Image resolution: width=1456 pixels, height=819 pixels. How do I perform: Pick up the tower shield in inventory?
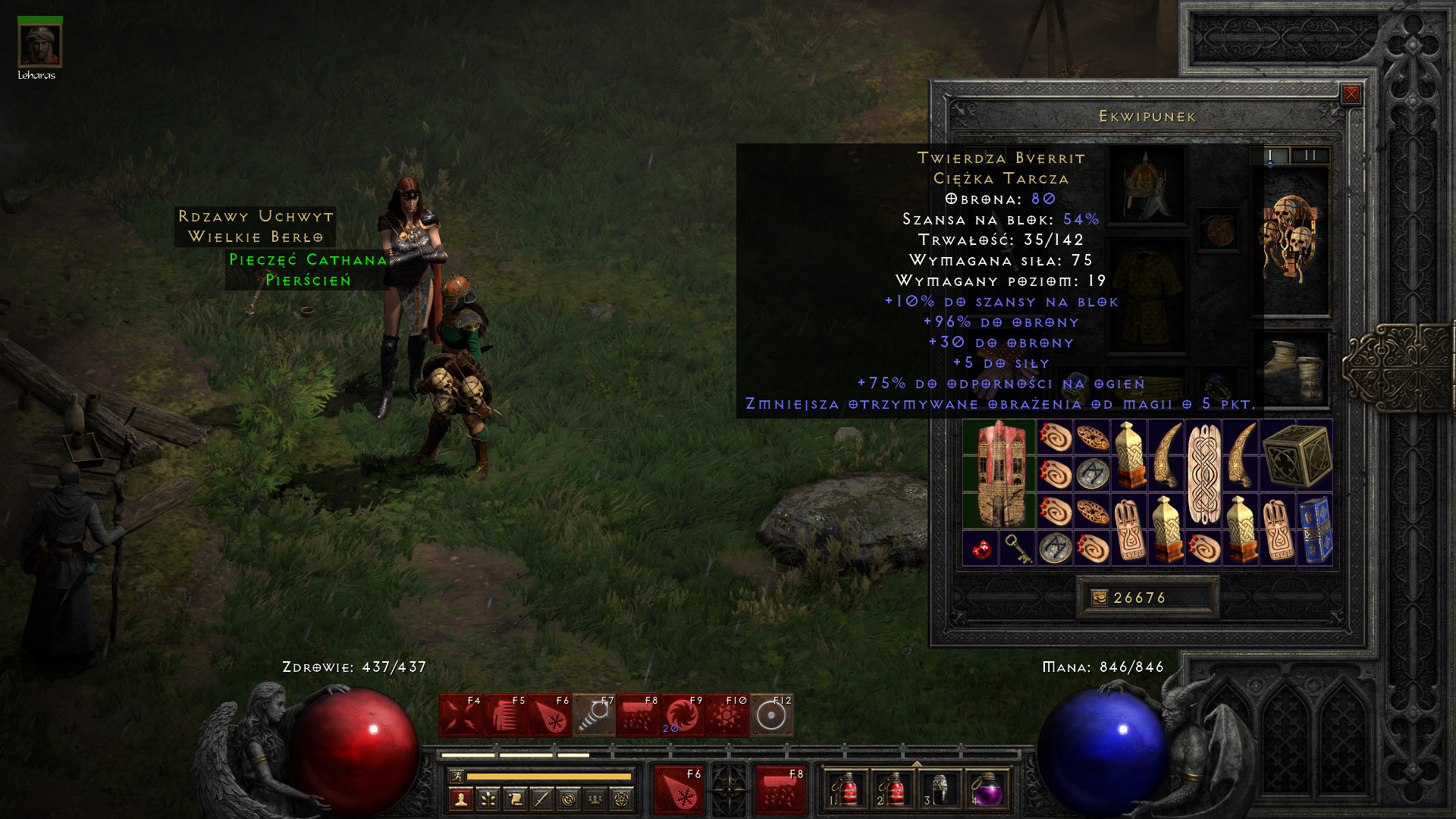coord(999,474)
